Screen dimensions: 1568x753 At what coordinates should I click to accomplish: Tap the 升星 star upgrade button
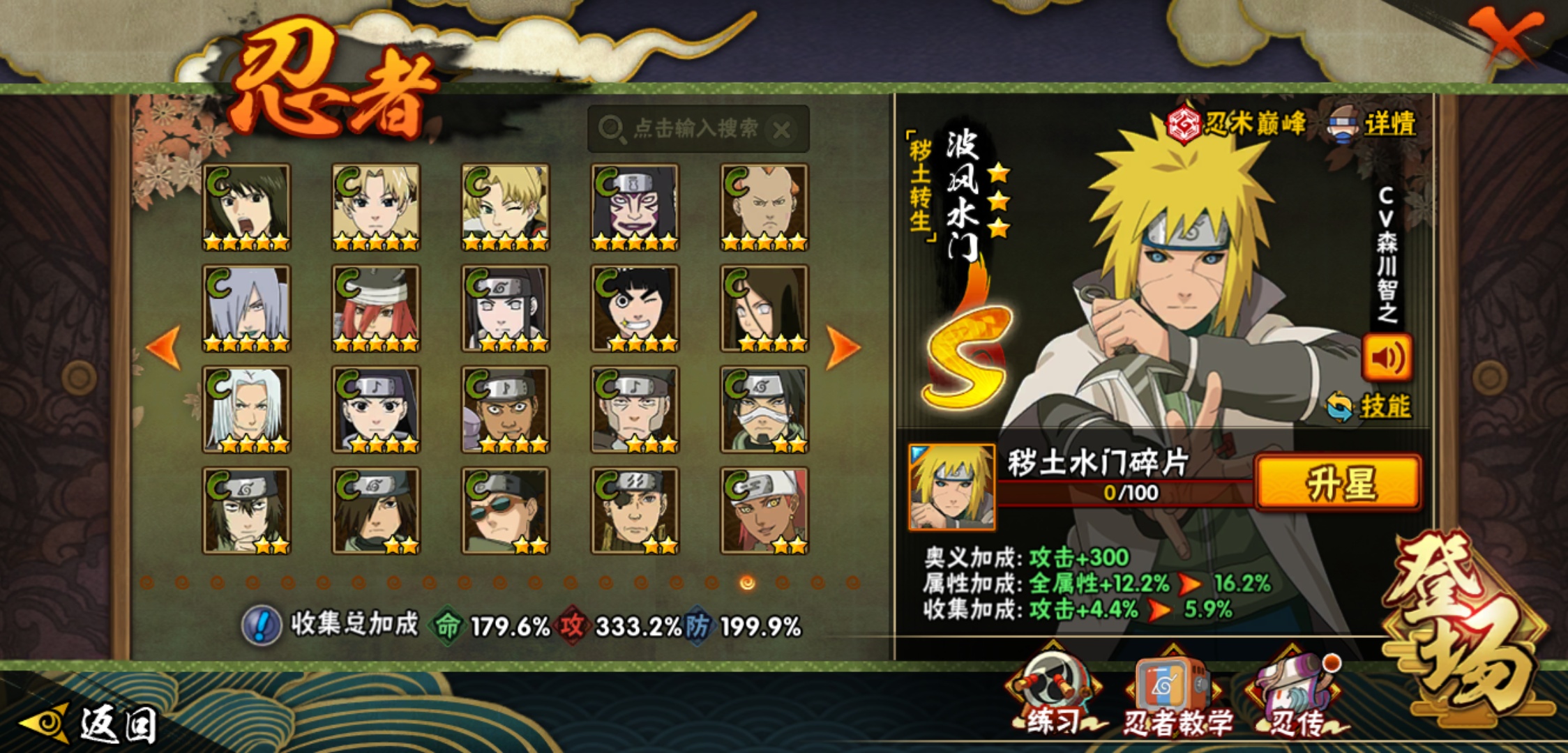click(1338, 483)
